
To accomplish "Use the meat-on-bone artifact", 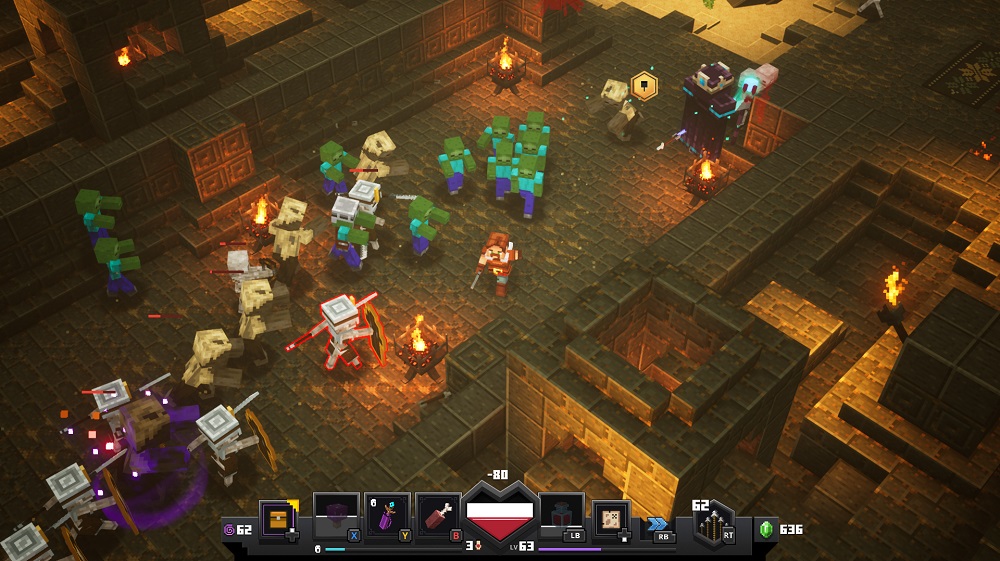I will pyautogui.click(x=438, y=517).
